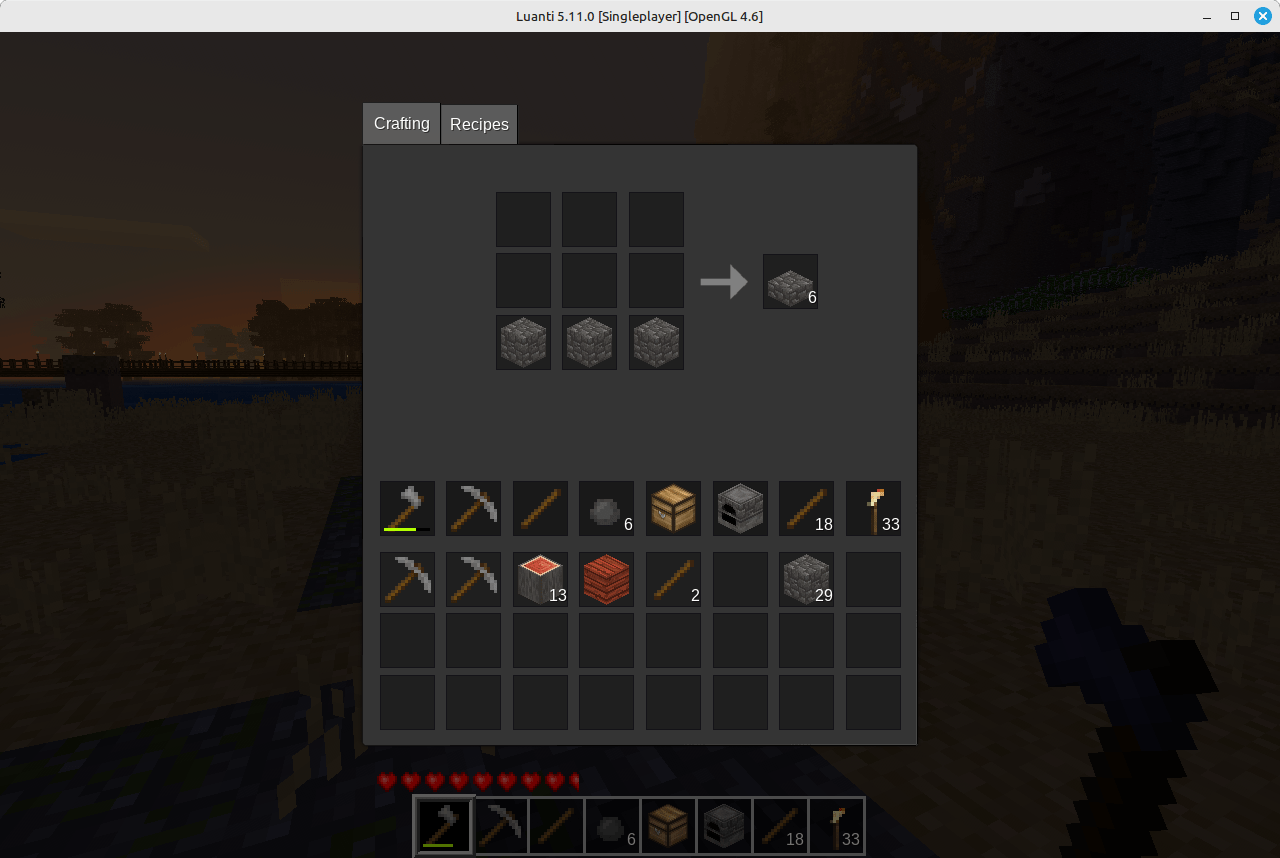Viewport: 1280px width, 858px height.
Task: Select the coal lump stack of 6
Action: coord(606,508)
